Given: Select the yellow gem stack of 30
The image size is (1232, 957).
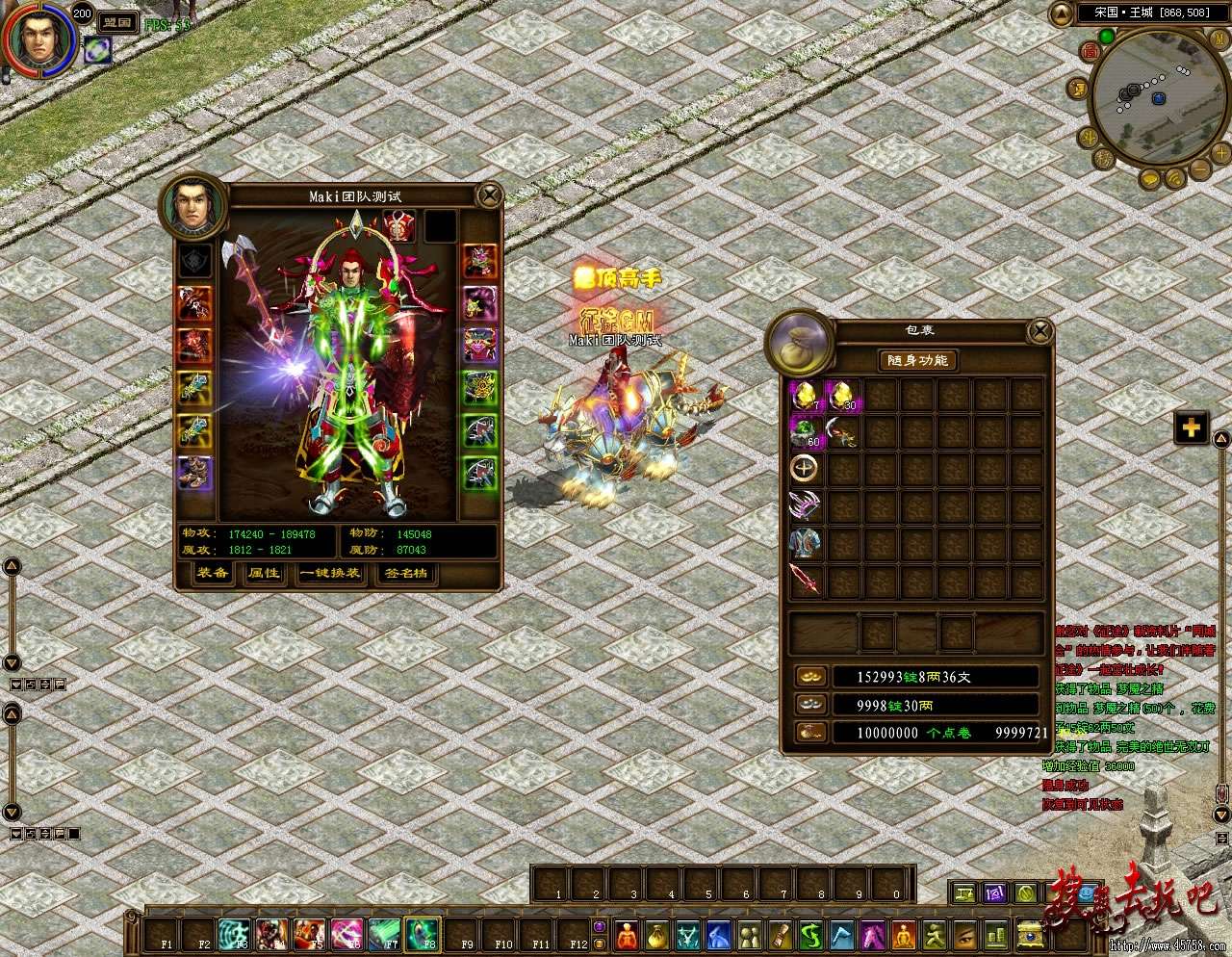Looking at the screenshot, I should pyautogui.click(x=842, y=395).
